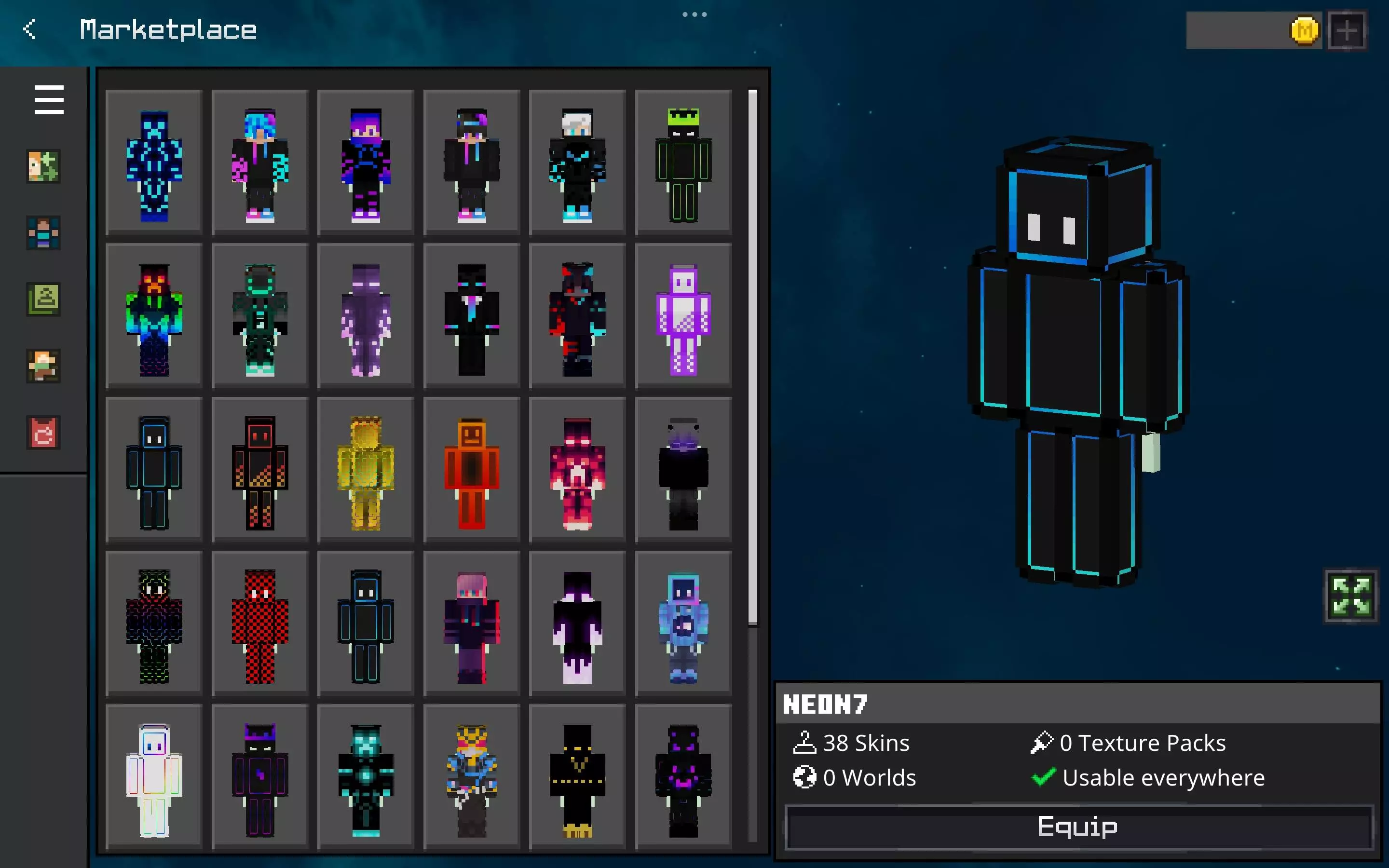Expand the skin preview to fullscreen

[x=1350, y=596]
